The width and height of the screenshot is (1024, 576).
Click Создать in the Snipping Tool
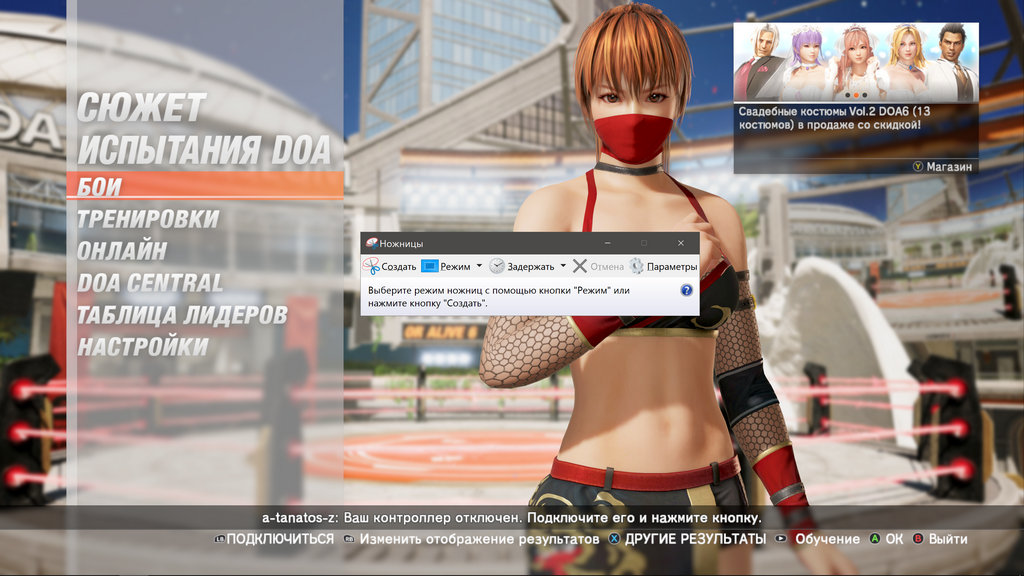pyautogui.click(x=390, y=267)
